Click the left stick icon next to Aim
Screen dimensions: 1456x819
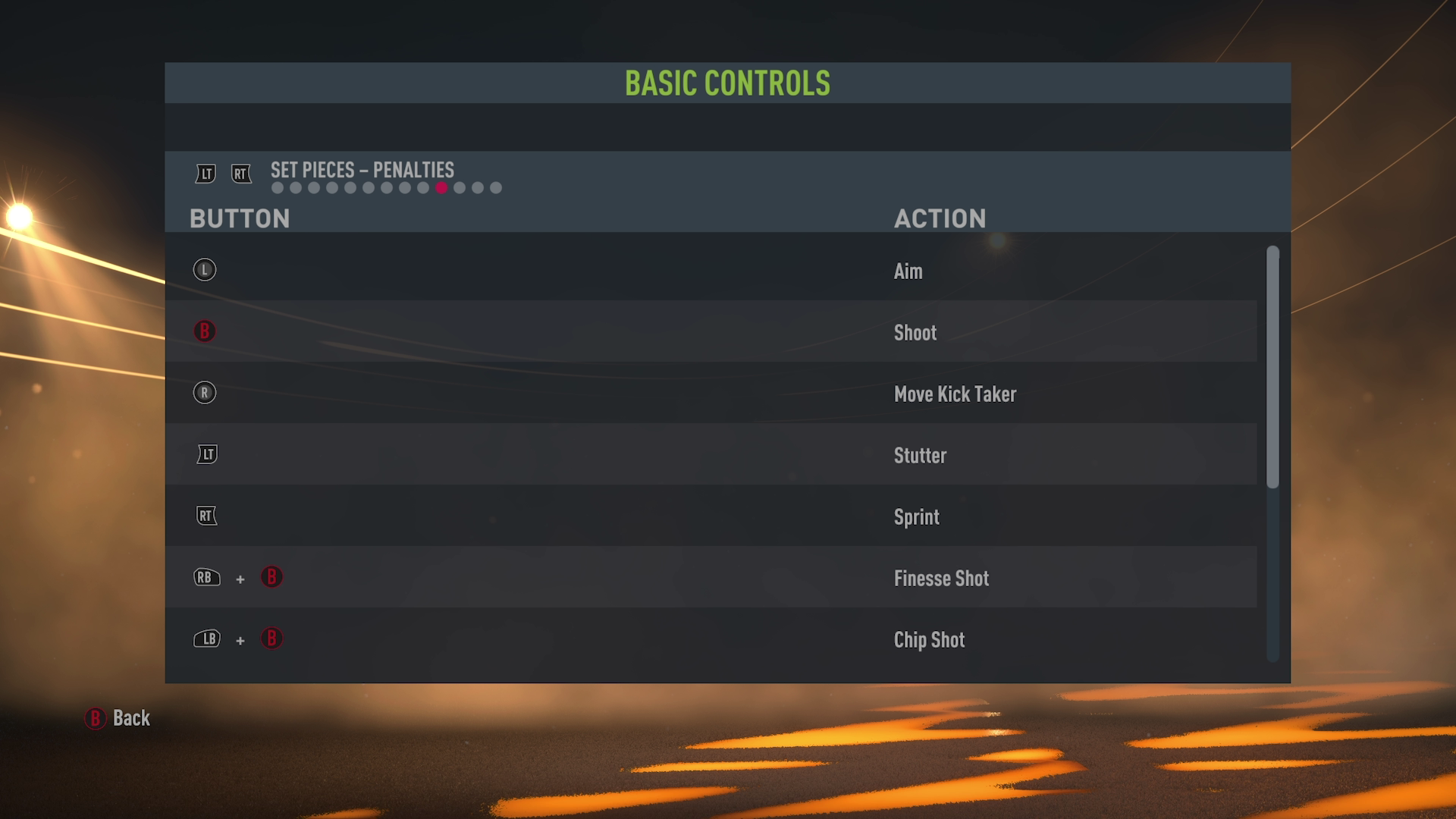point(204,270)
